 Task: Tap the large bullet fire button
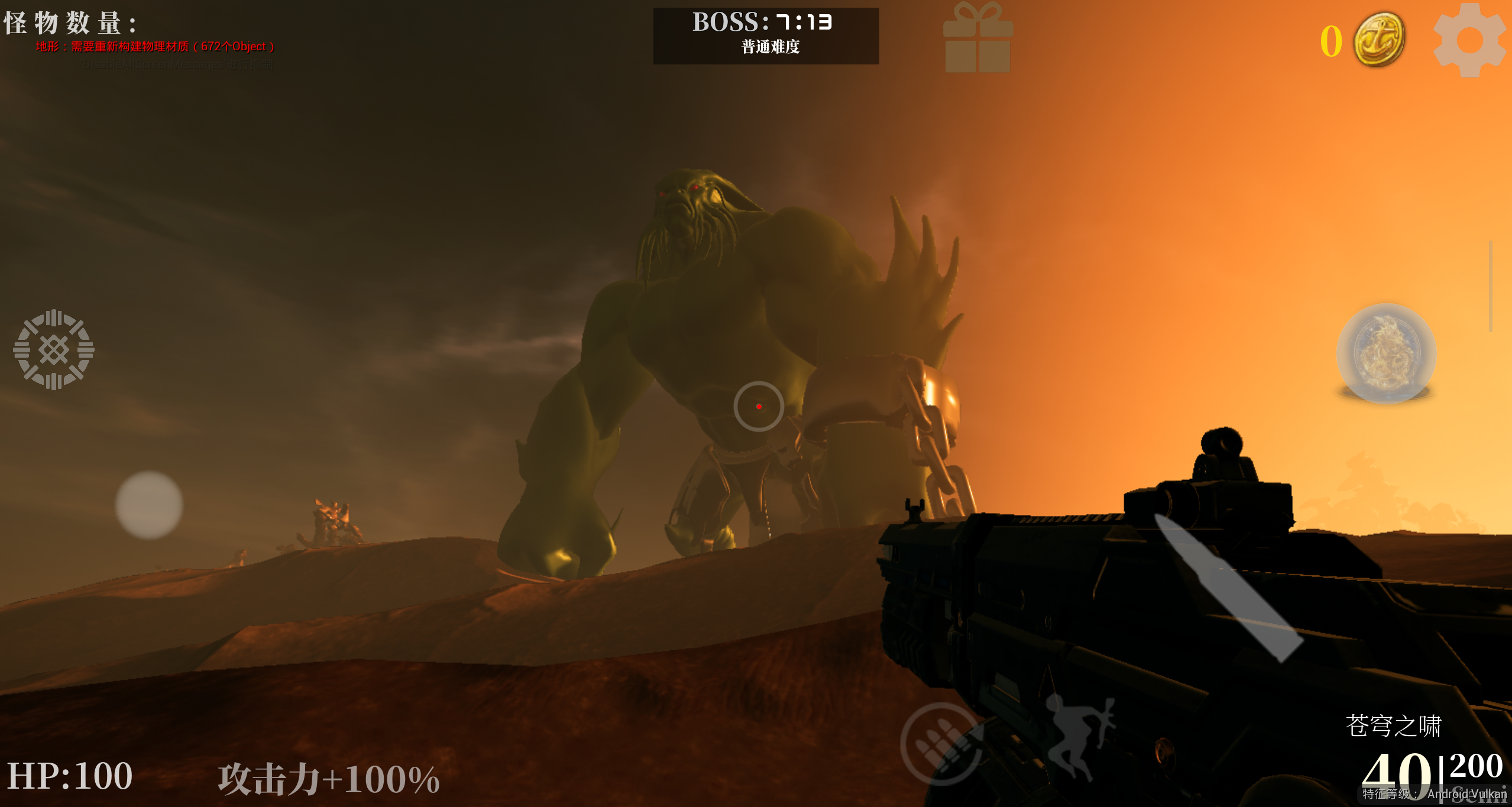click(x=1227, y=587)
